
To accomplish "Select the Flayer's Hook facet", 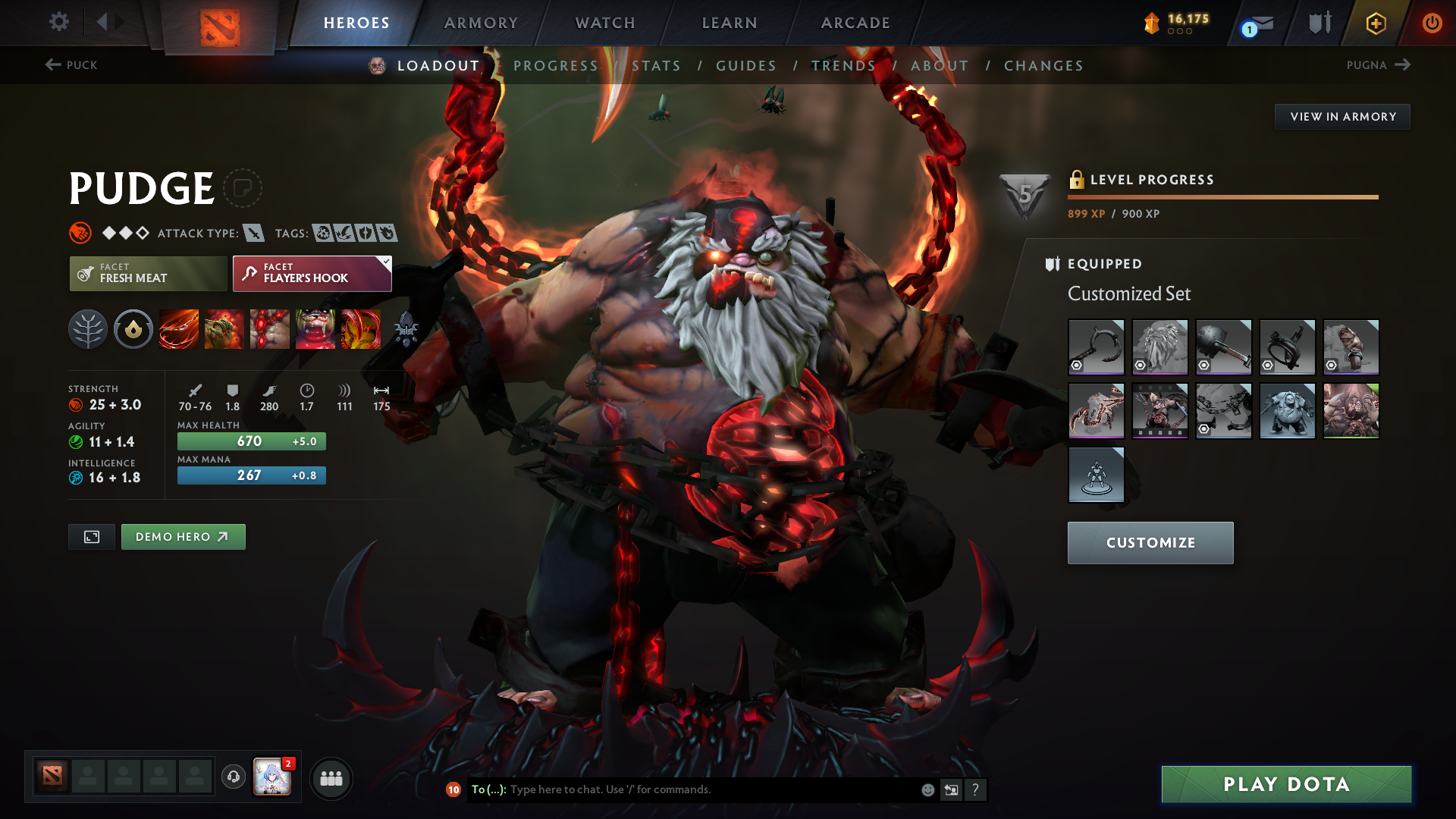I will [311, 274].
